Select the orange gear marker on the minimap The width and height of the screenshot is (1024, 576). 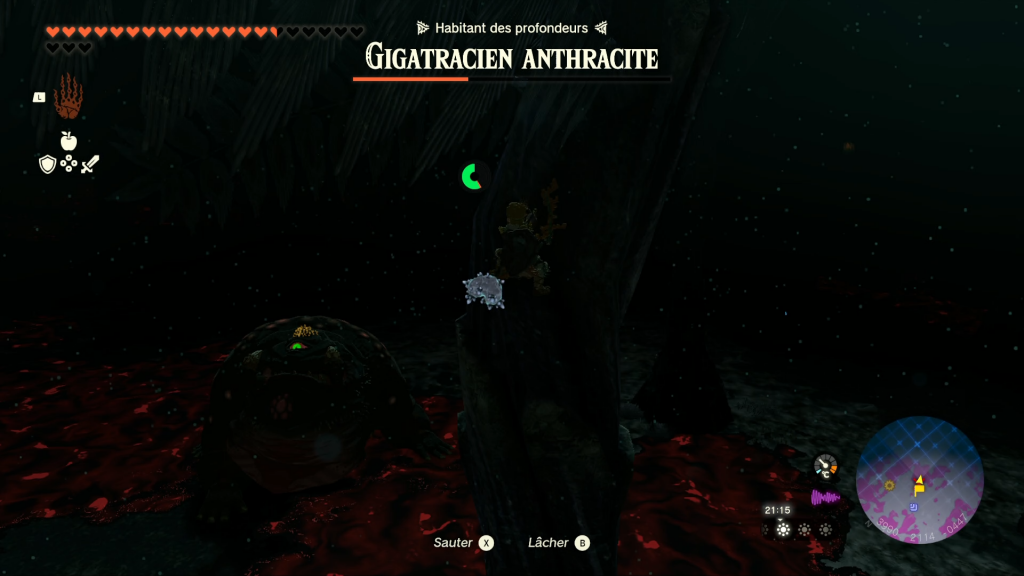[889, 485]
